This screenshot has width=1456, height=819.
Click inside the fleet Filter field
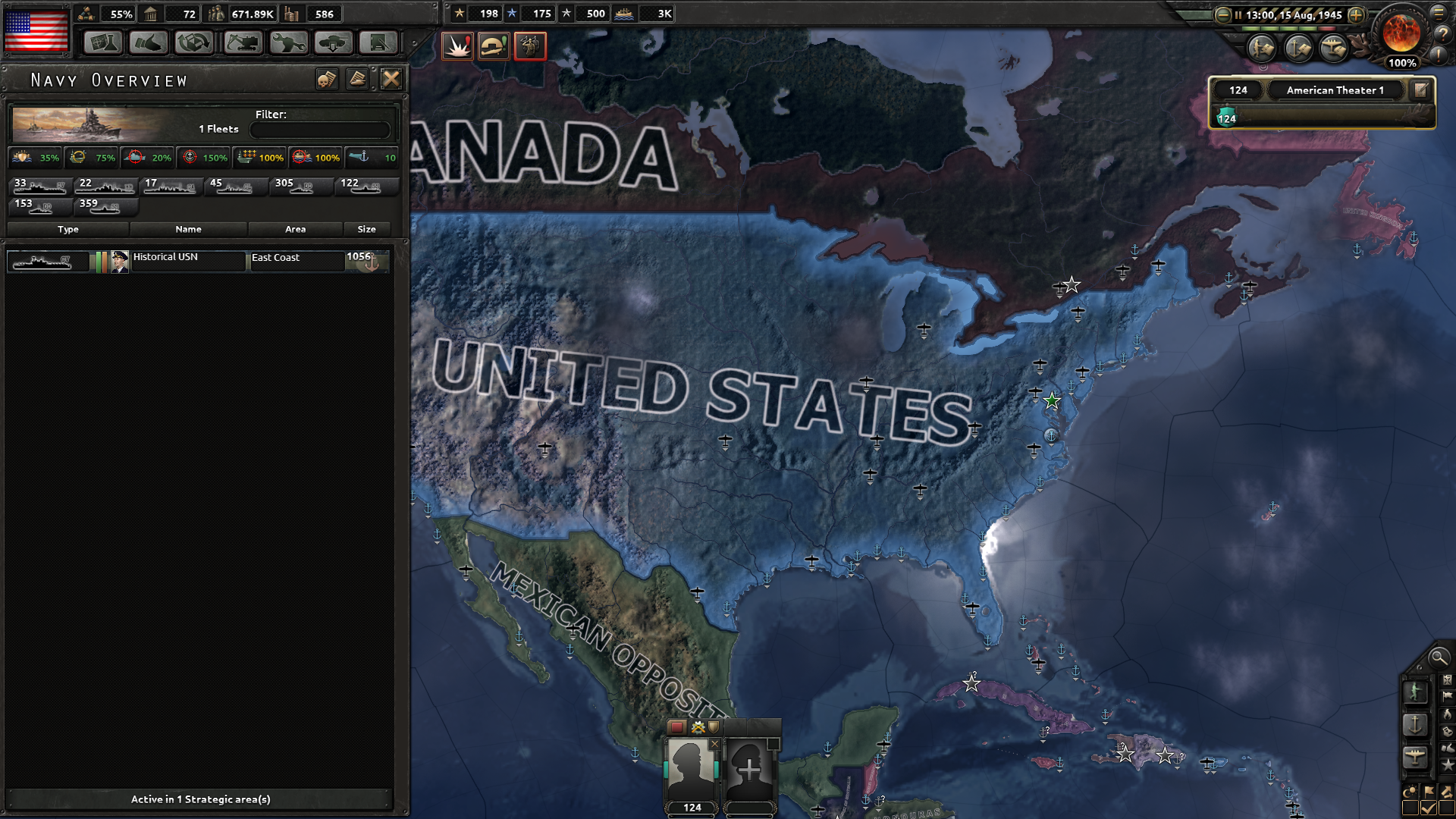[318, 129]
